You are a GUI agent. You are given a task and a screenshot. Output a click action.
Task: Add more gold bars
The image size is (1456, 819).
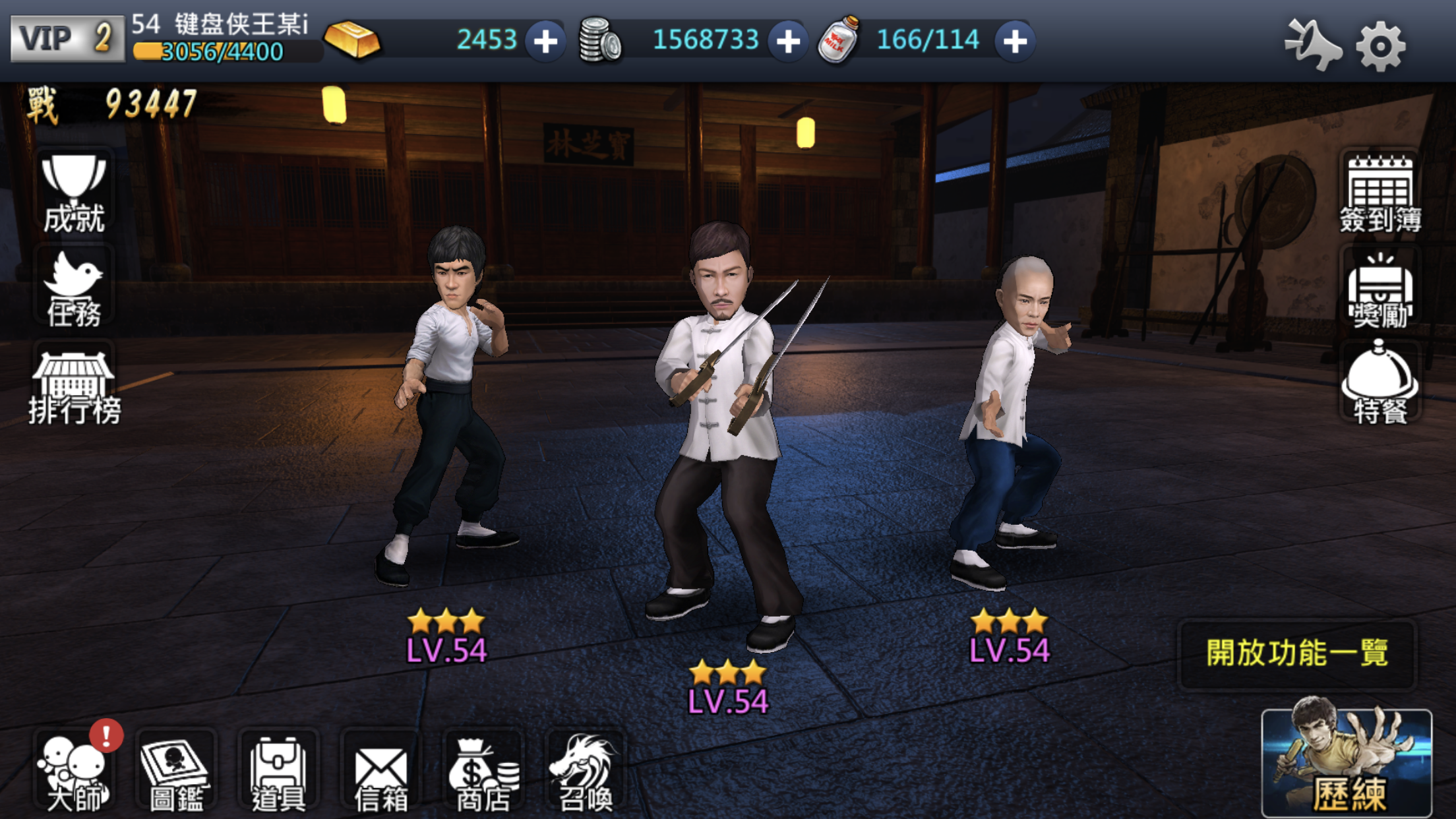click(545, 41)
